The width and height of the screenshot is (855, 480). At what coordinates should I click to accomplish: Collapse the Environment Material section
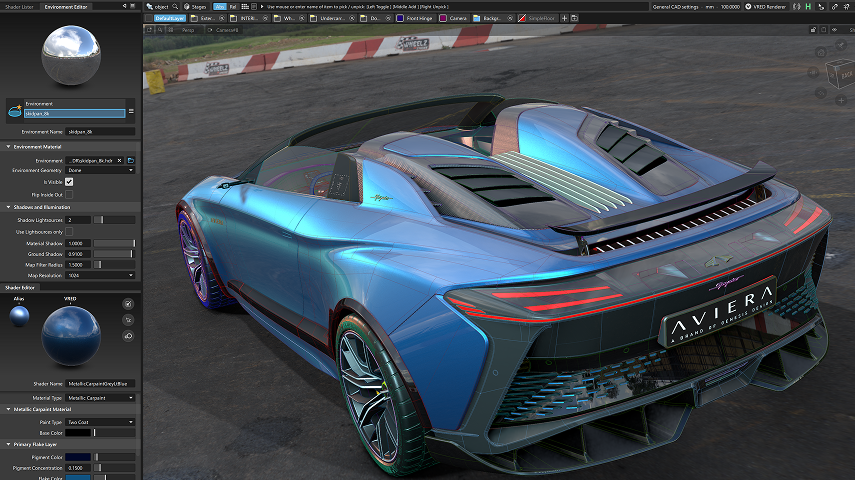[x=8, y=147]
